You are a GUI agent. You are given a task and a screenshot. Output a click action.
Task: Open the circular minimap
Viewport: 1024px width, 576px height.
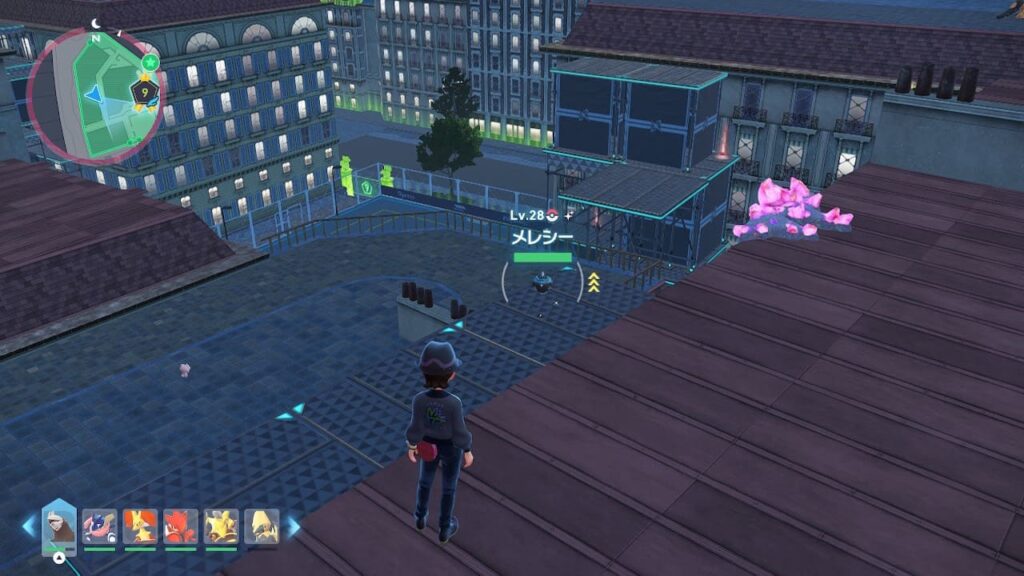(95, 96)
